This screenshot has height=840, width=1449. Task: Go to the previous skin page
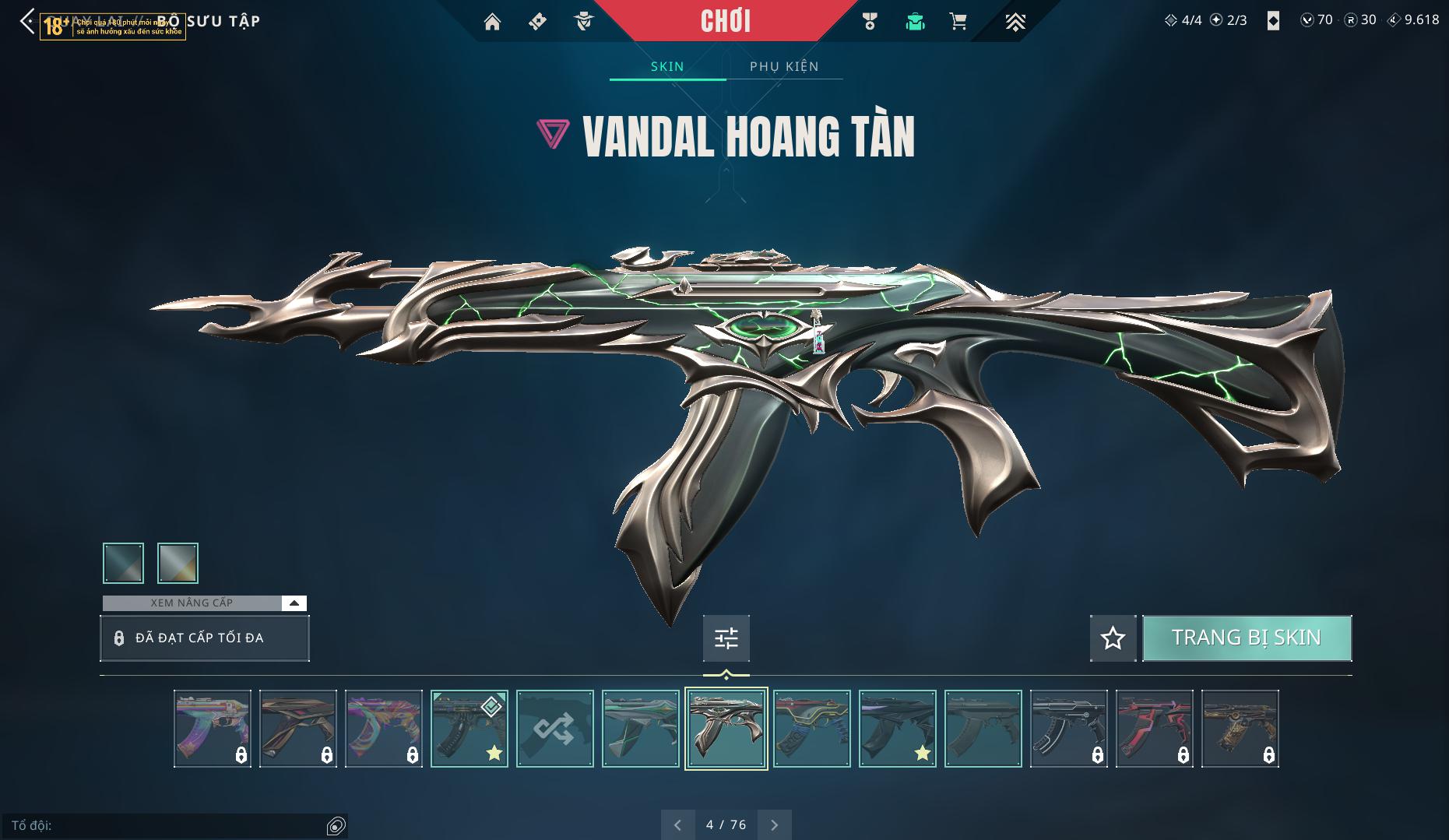pyautogui.click(x=677, y=824)
